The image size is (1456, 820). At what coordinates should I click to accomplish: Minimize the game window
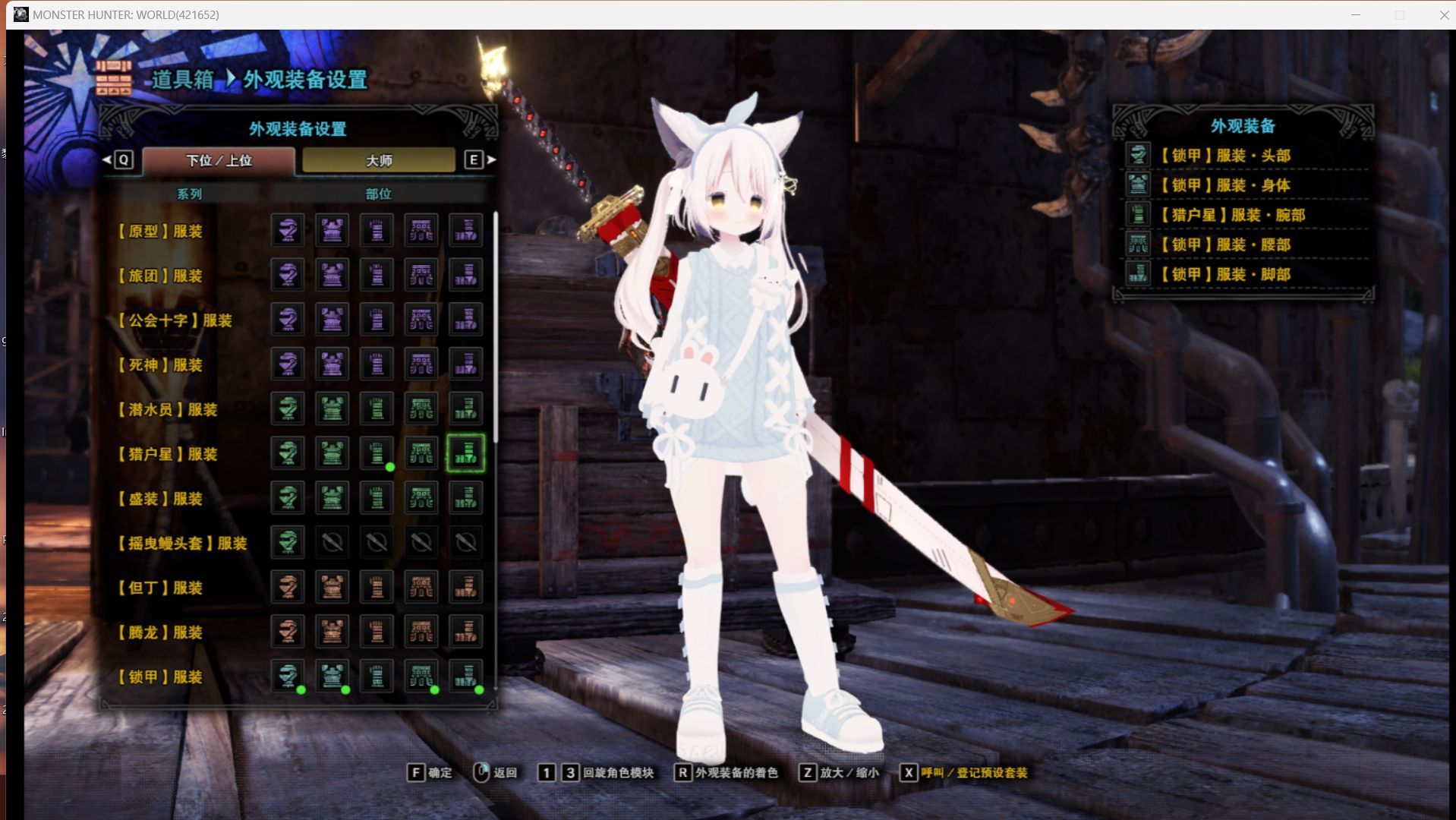[1355, 15]
